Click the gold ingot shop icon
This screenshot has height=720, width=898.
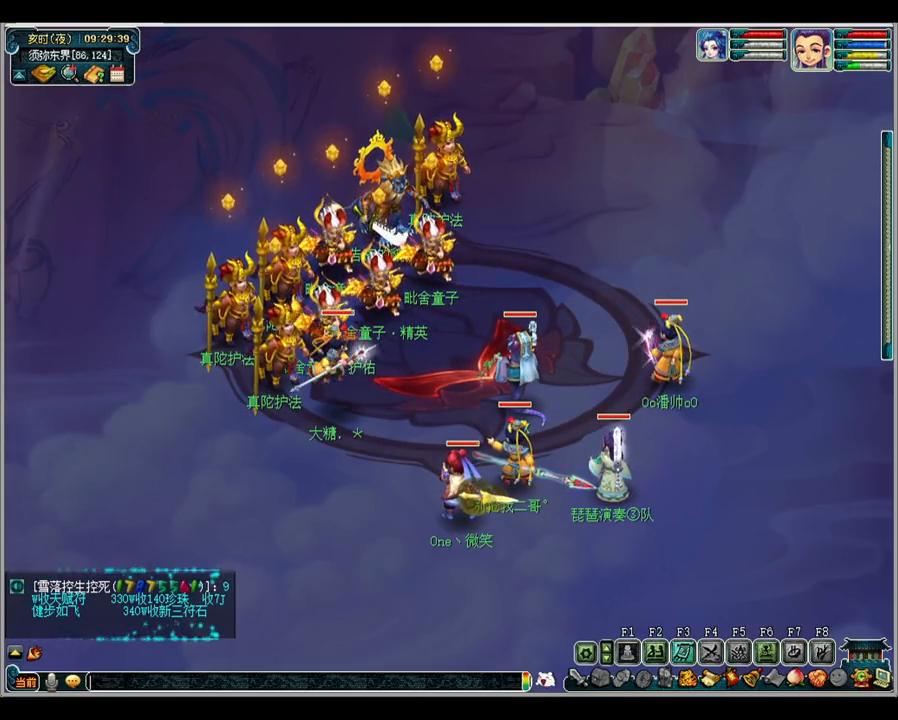coord(43,74)
